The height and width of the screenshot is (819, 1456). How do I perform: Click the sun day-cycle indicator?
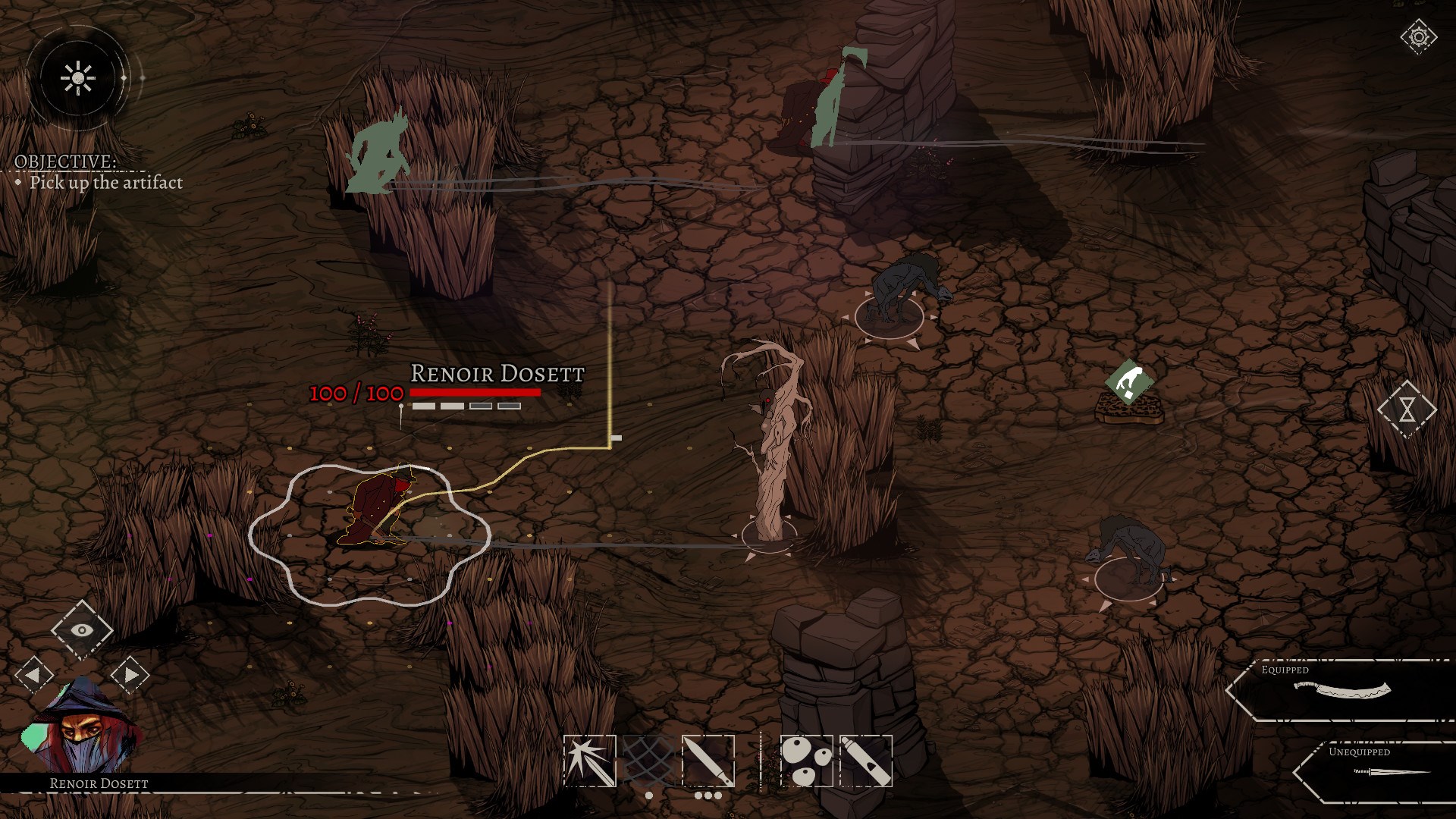pyautogui.click(x=77, y=77)
